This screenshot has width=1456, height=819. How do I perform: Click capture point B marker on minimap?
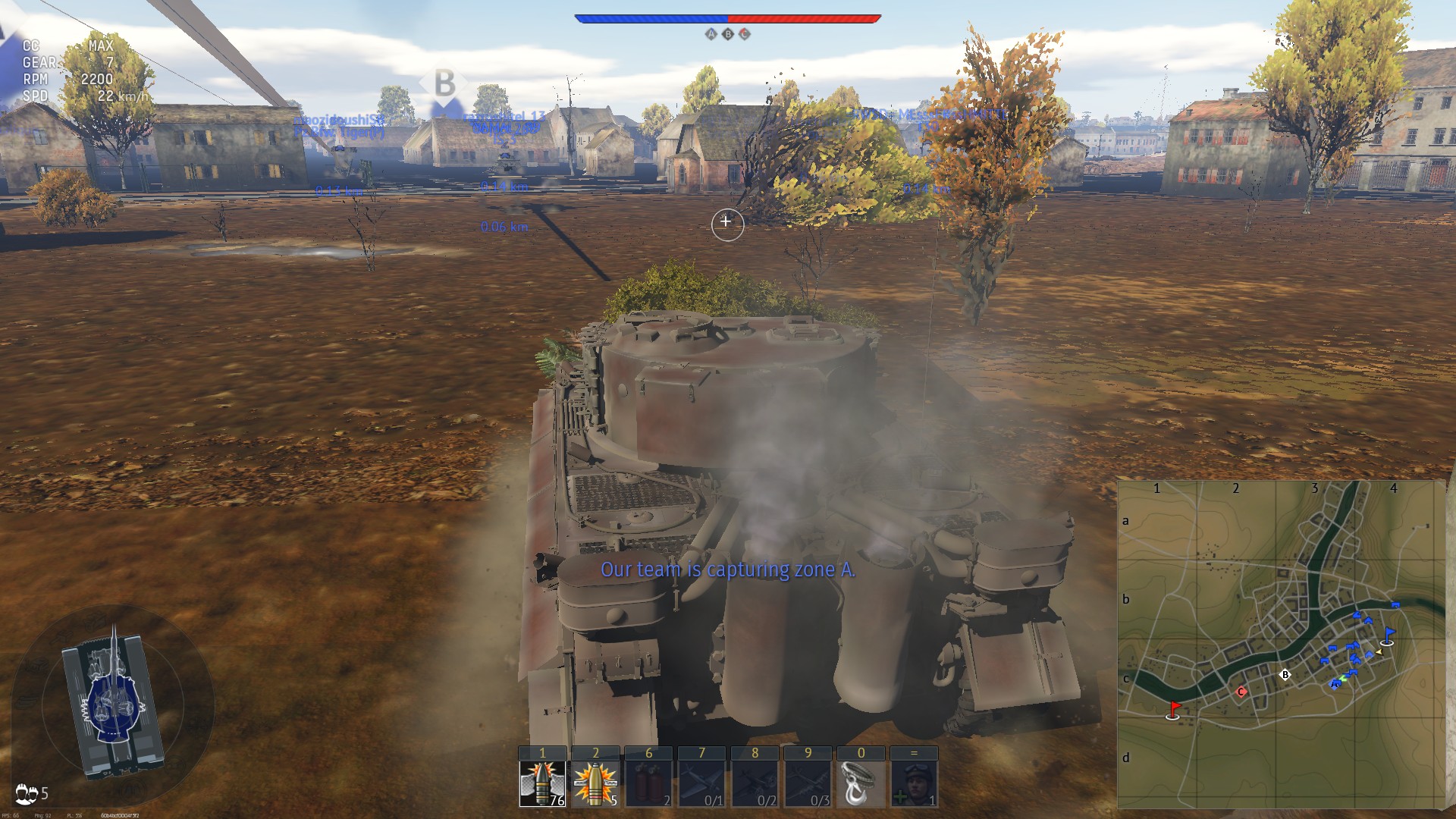pyautogui.click(x=1285, y=674)
